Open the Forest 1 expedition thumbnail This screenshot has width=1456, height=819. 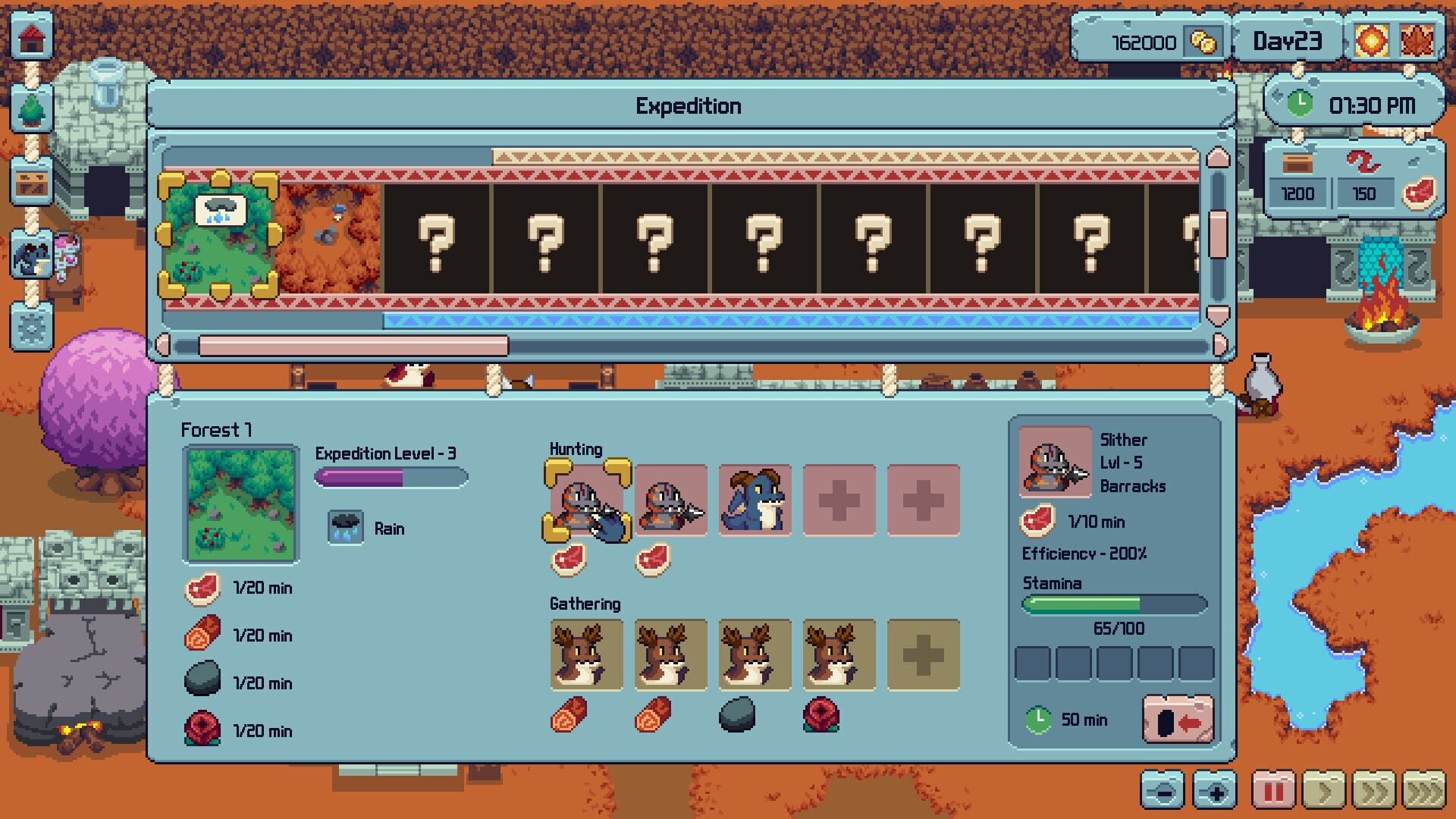tap(240, 502)
